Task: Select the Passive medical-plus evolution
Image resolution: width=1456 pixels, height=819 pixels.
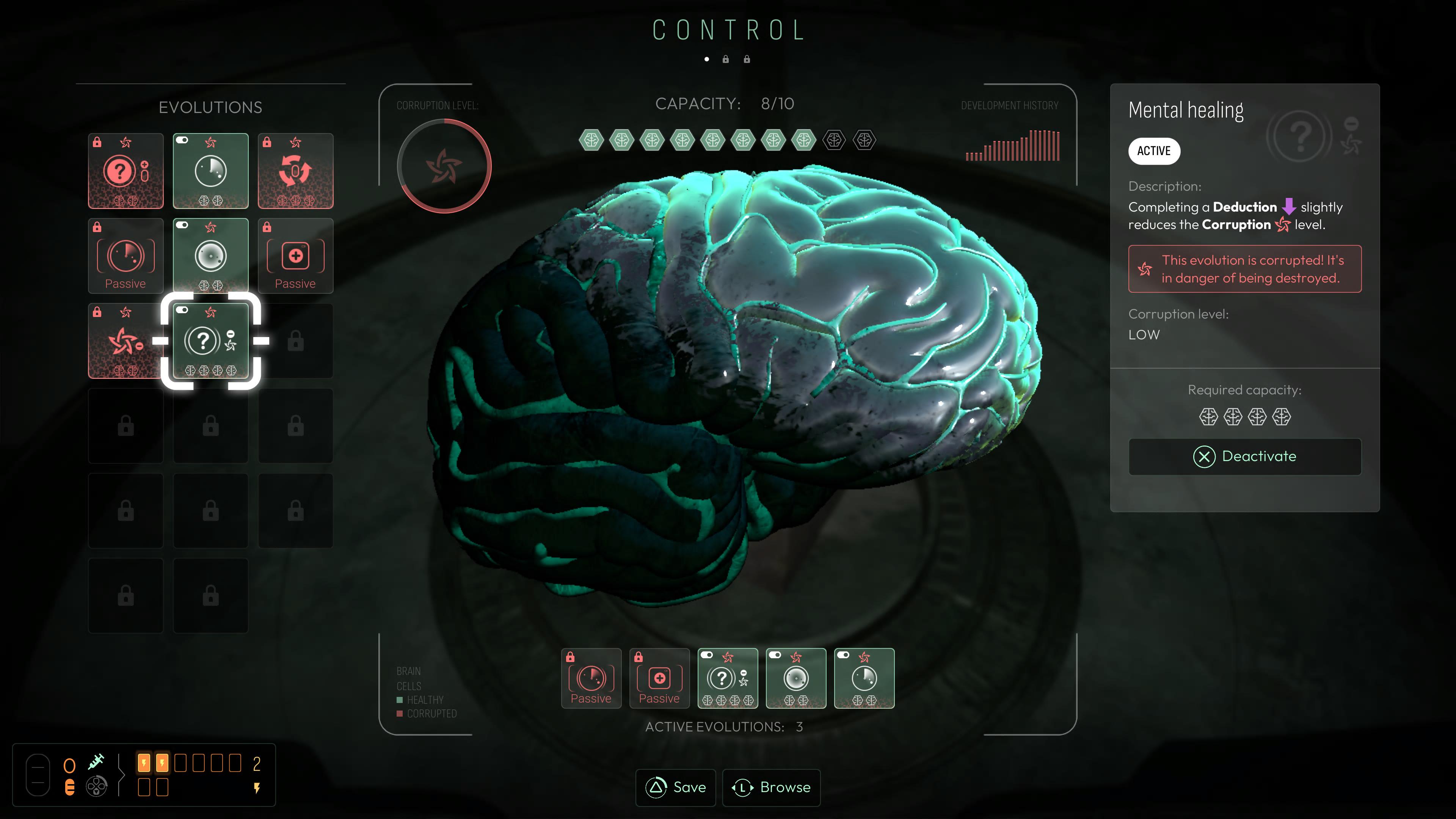Action: coord(296,256)
